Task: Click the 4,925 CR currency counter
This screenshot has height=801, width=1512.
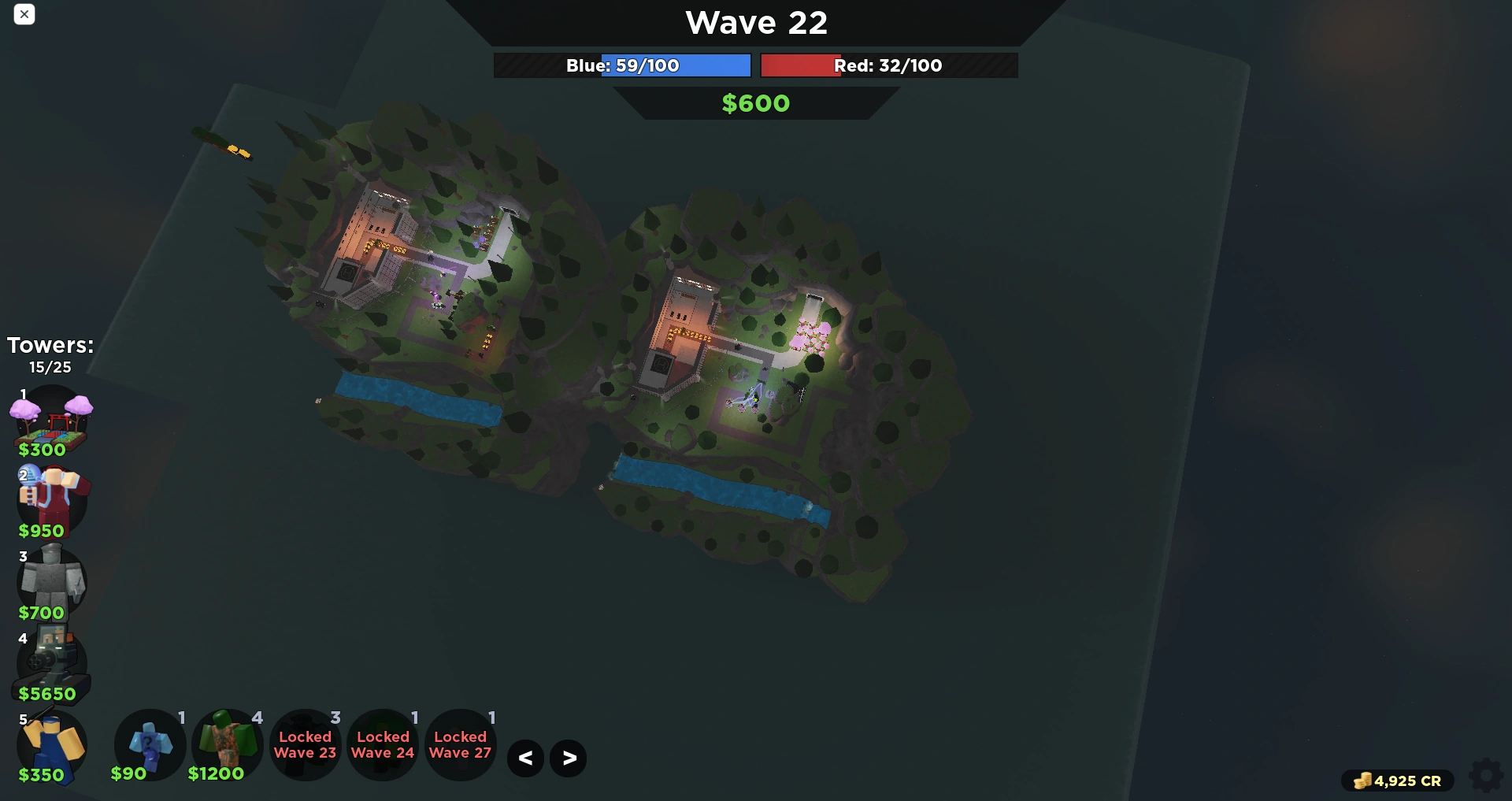Action: [x=1399, y=781]
